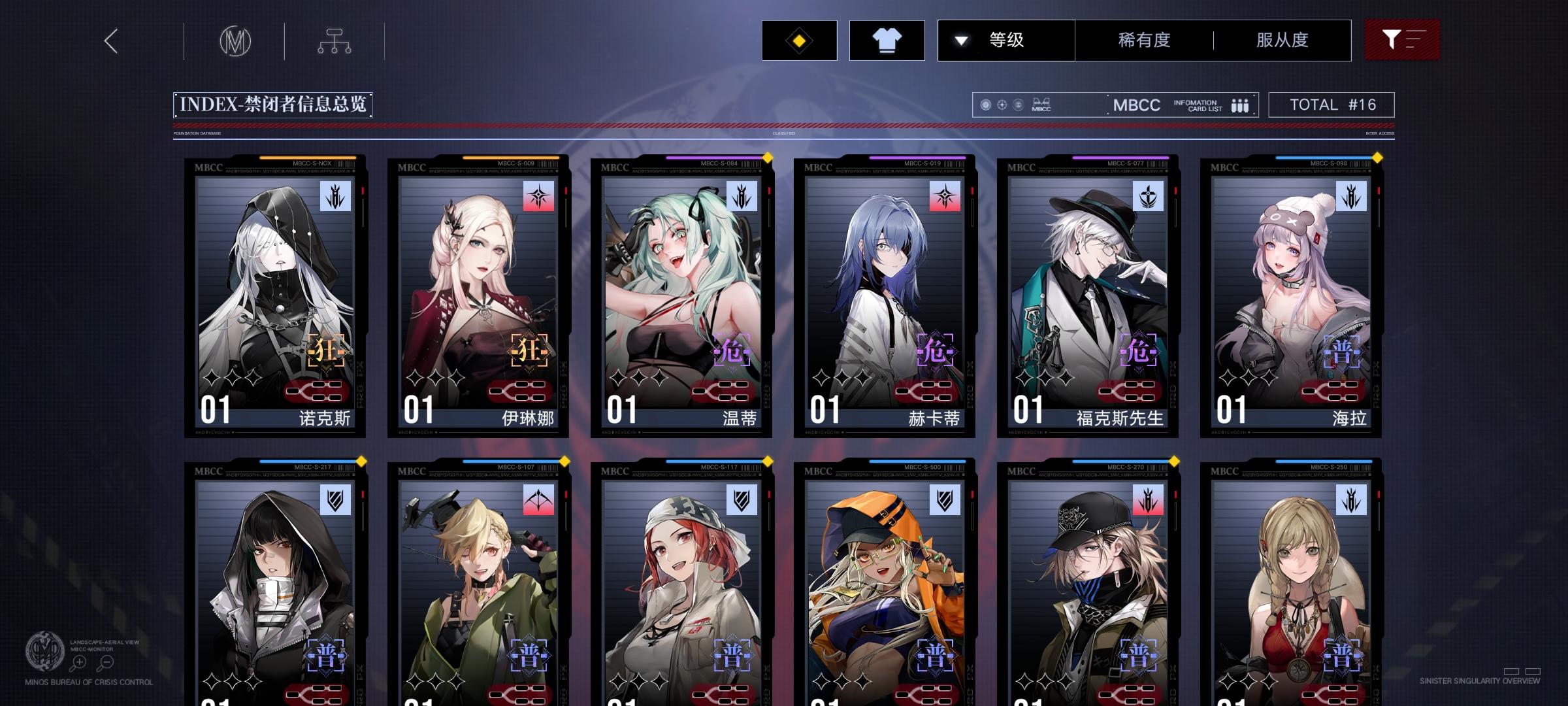Click the TOTAL #16 counter display
The image size is (1568, 706).
click(x=1330, y=104)
